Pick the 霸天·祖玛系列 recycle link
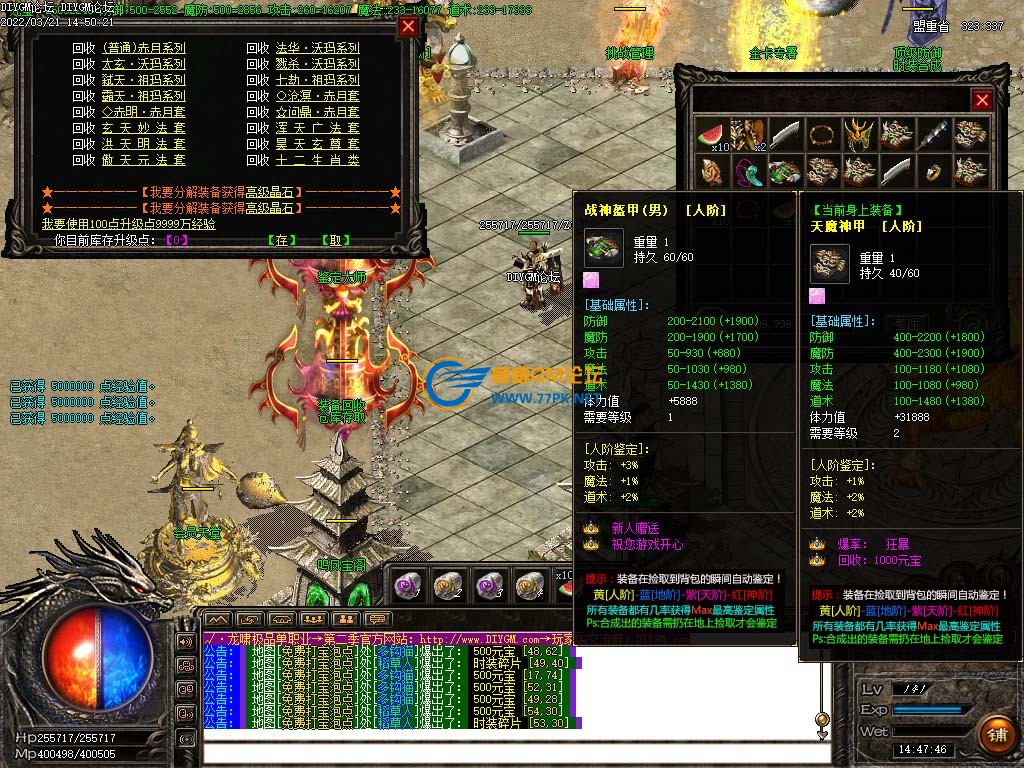 point(143,95)
